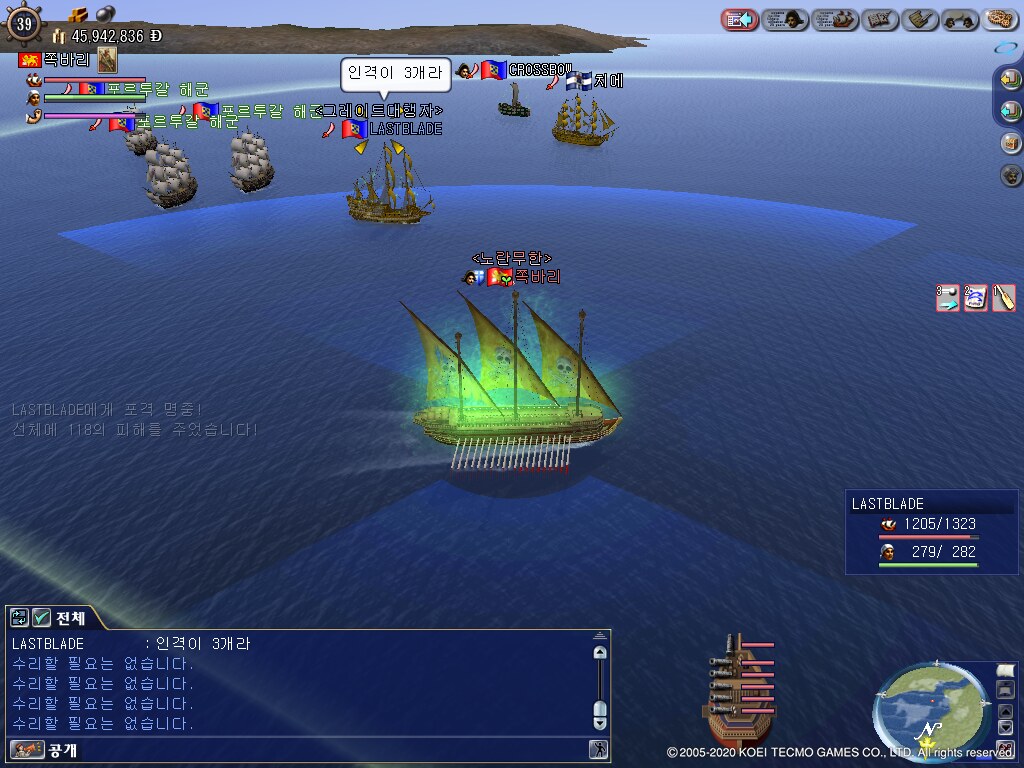
Task: Click the cyan arrow side panel button
Action: pyautogui.click(x=1011, y=111)
